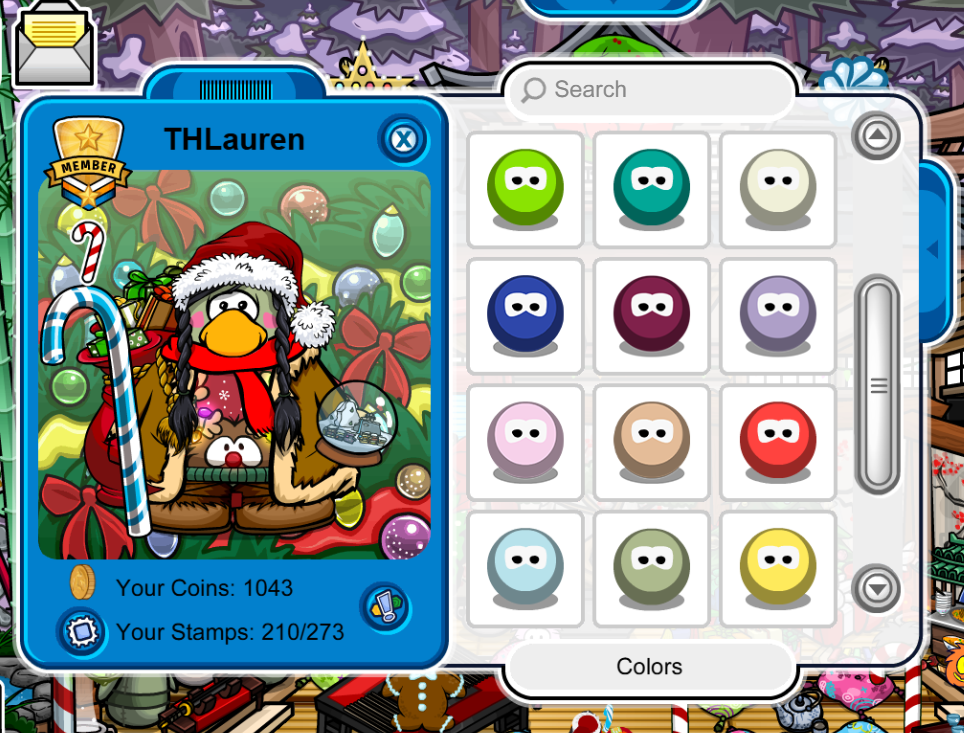This screenshot has width=964, height=733.
Task: Pick the lavender penguin color
Action: tap(778, 315)
